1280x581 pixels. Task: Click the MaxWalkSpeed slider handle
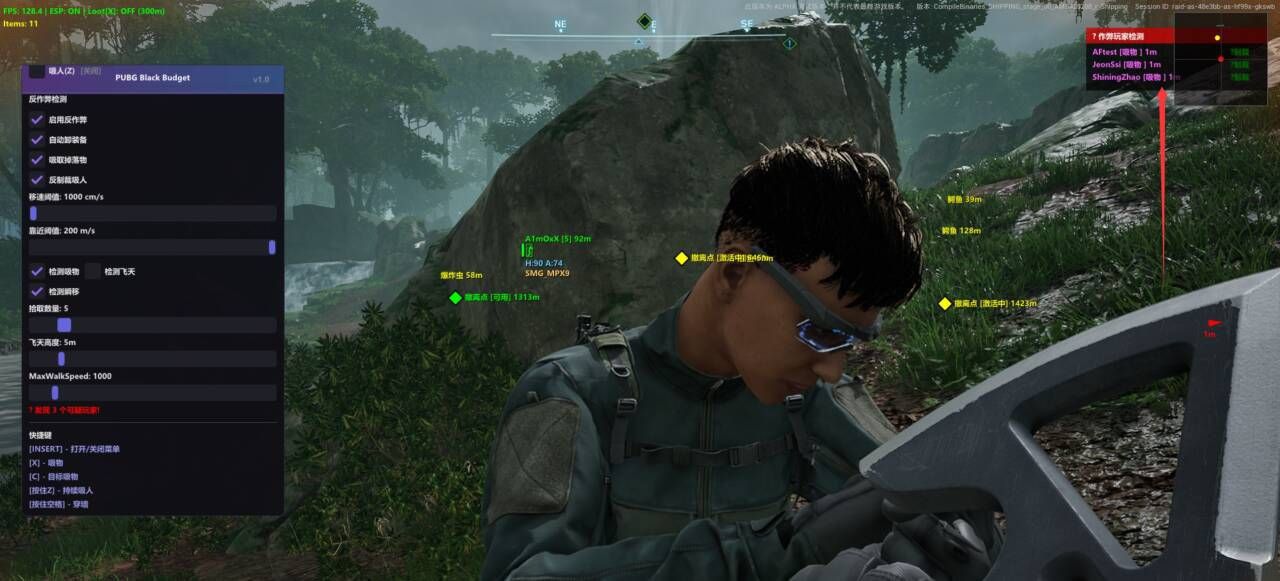point(55,393)
